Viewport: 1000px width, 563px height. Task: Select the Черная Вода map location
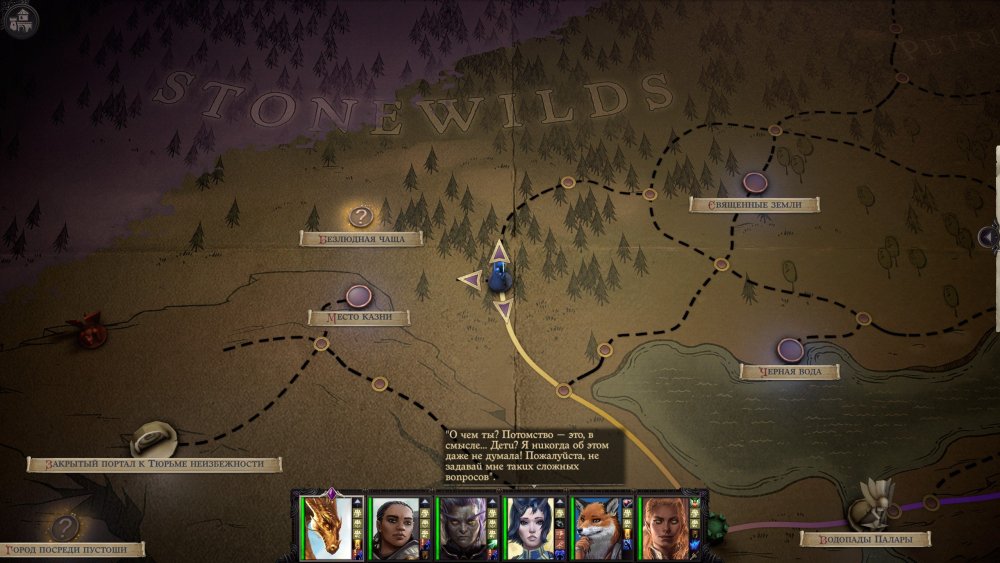[790, 350]
